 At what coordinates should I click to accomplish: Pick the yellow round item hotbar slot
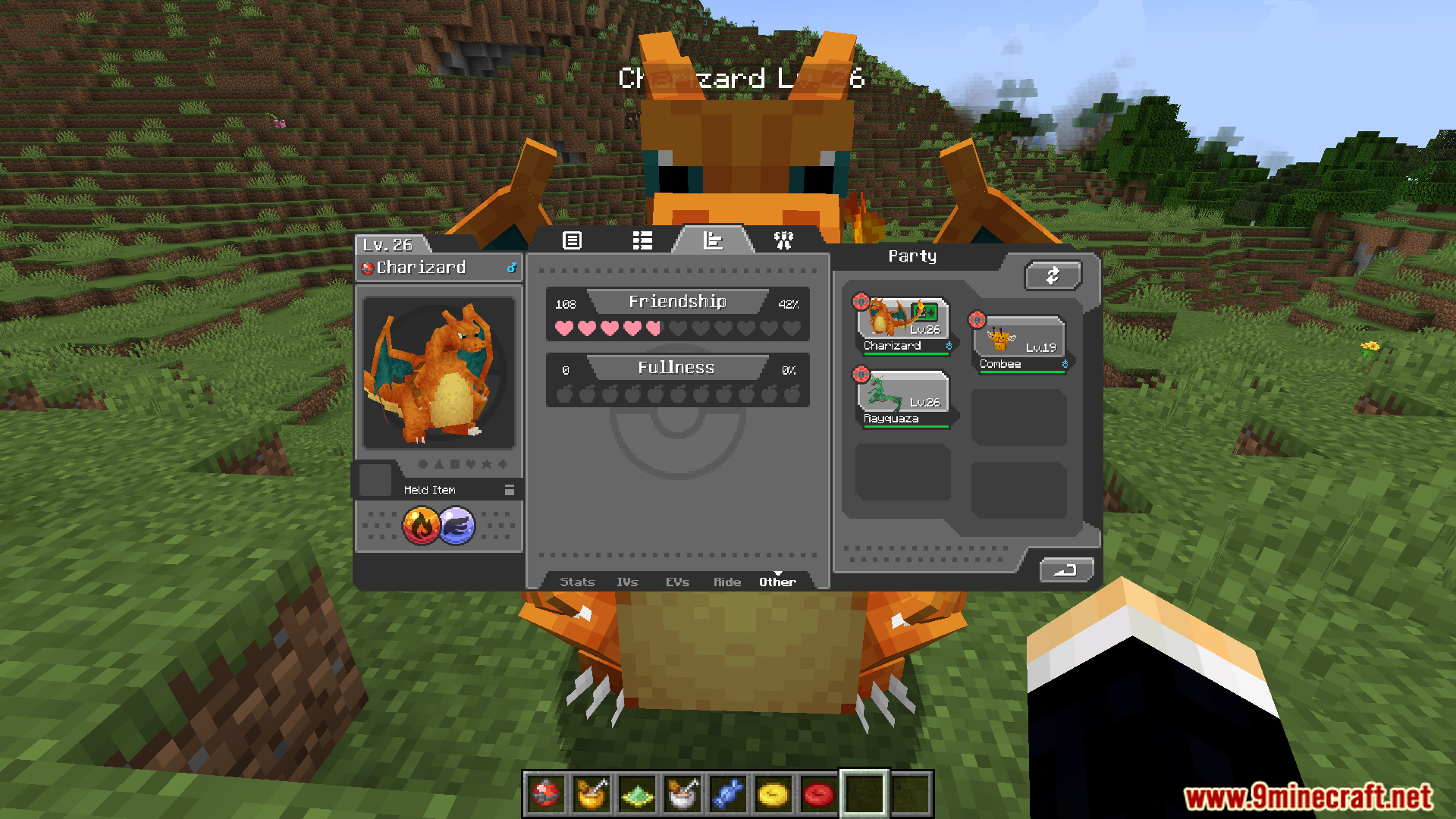(773, 794)
